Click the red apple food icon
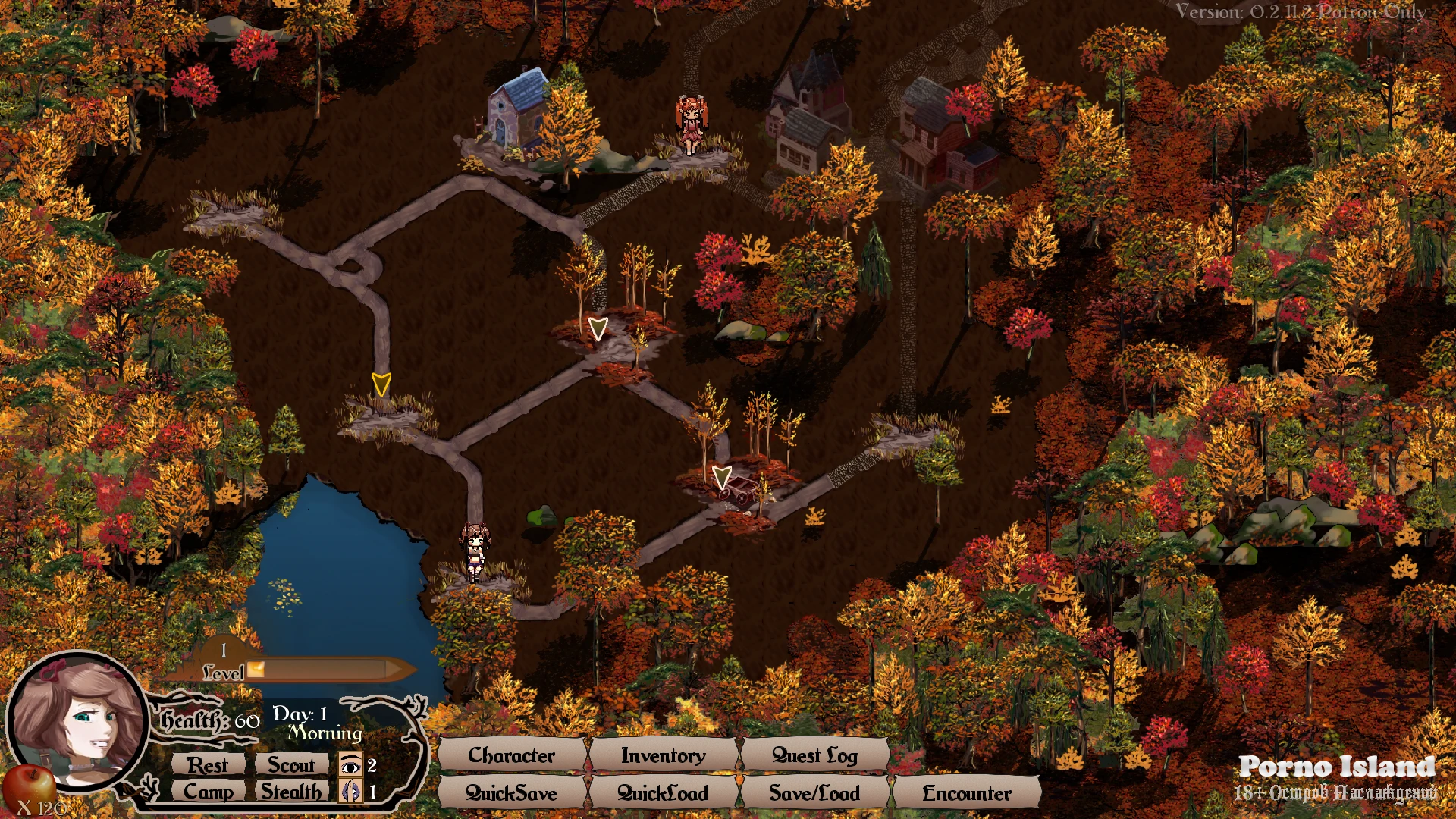Image resolution: width=1456 pixels, height=819 pixels. coord(29,781)
